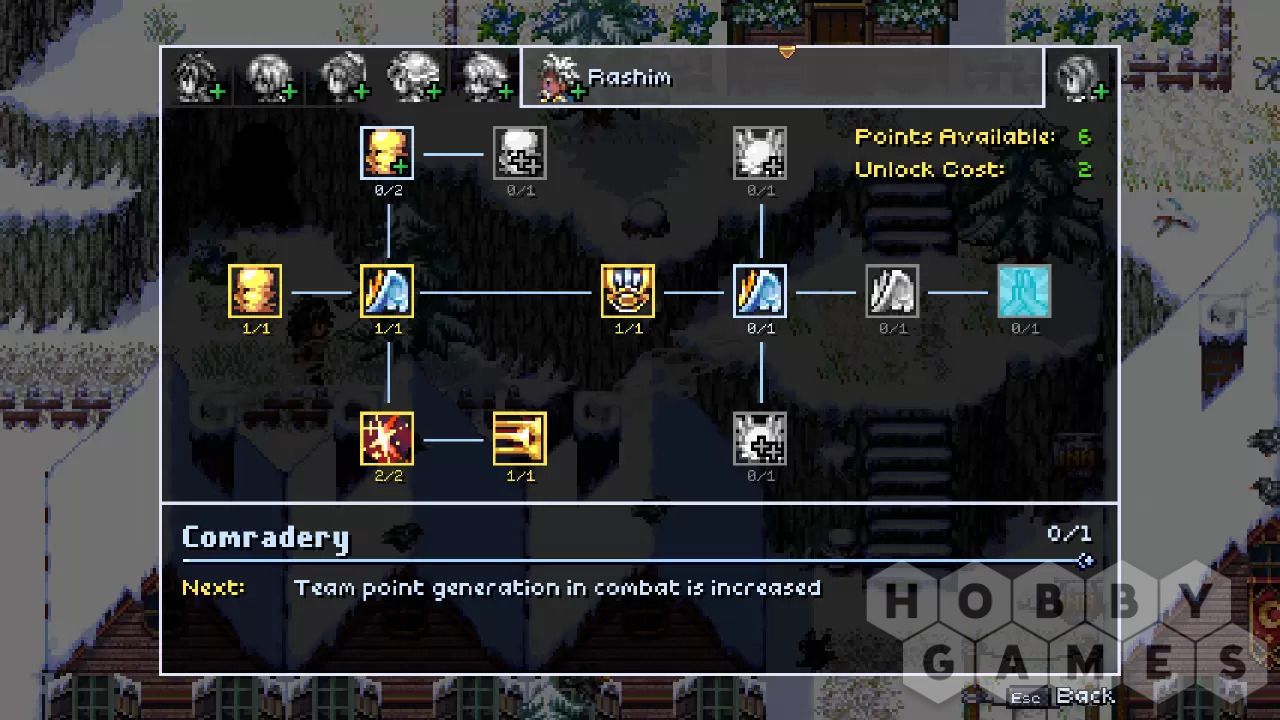Viewport: 1280px width, 720px height.
Task: Select the highlighted Comradery skill node
Action: tap(760, 291)
